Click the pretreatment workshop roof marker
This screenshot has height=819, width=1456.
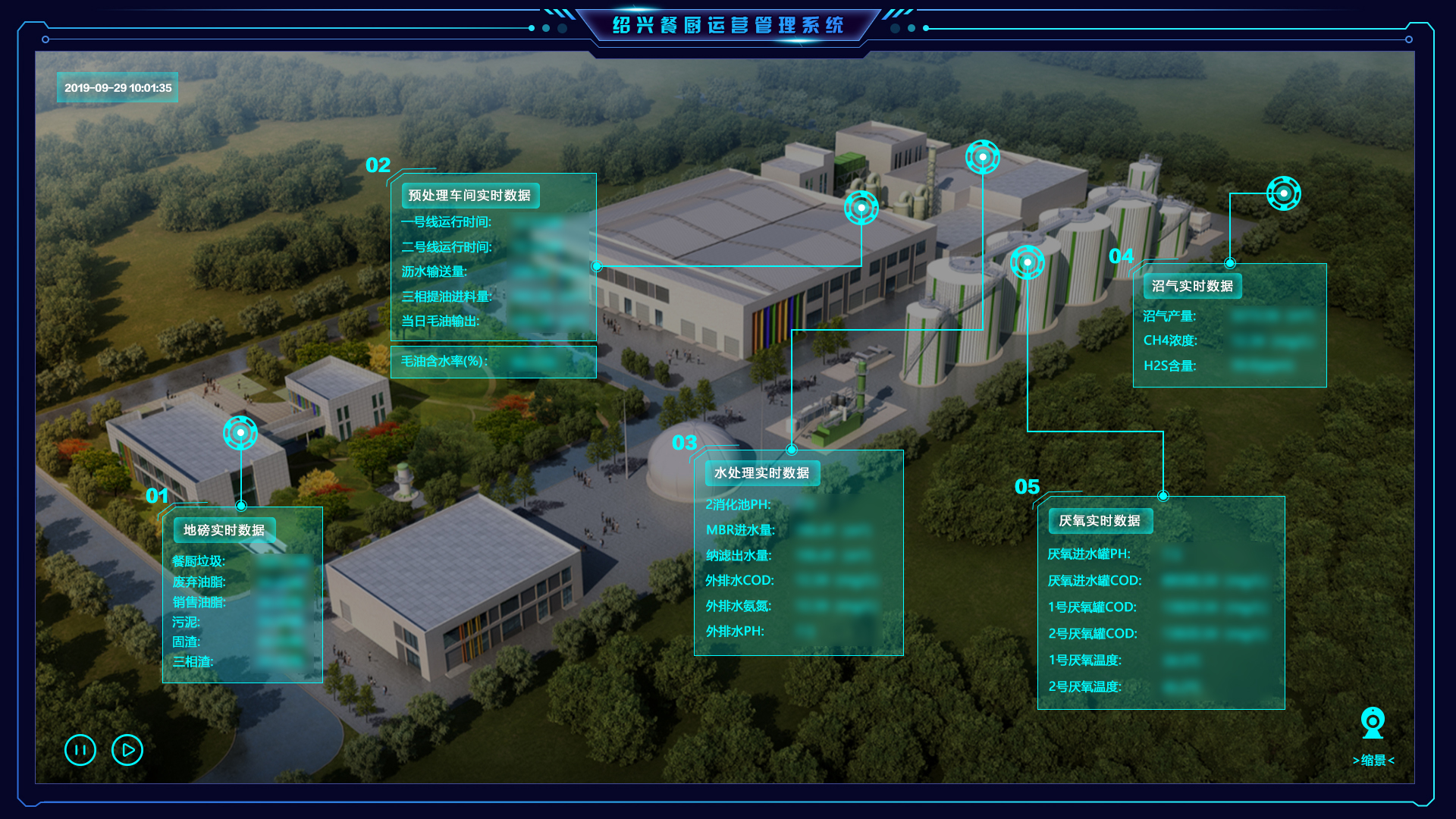pyautogui.click(x=861, y=207)
